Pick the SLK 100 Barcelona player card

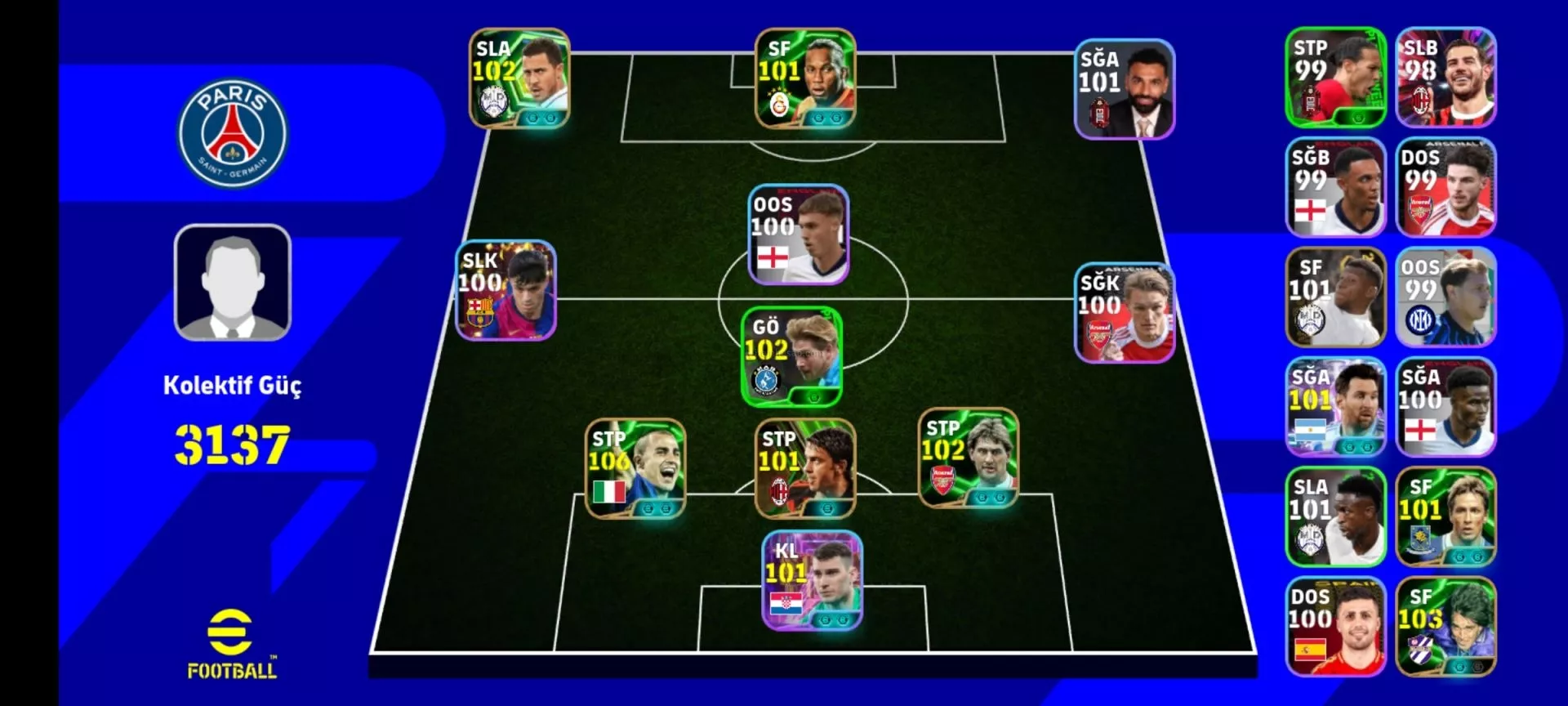click(506, 290)
